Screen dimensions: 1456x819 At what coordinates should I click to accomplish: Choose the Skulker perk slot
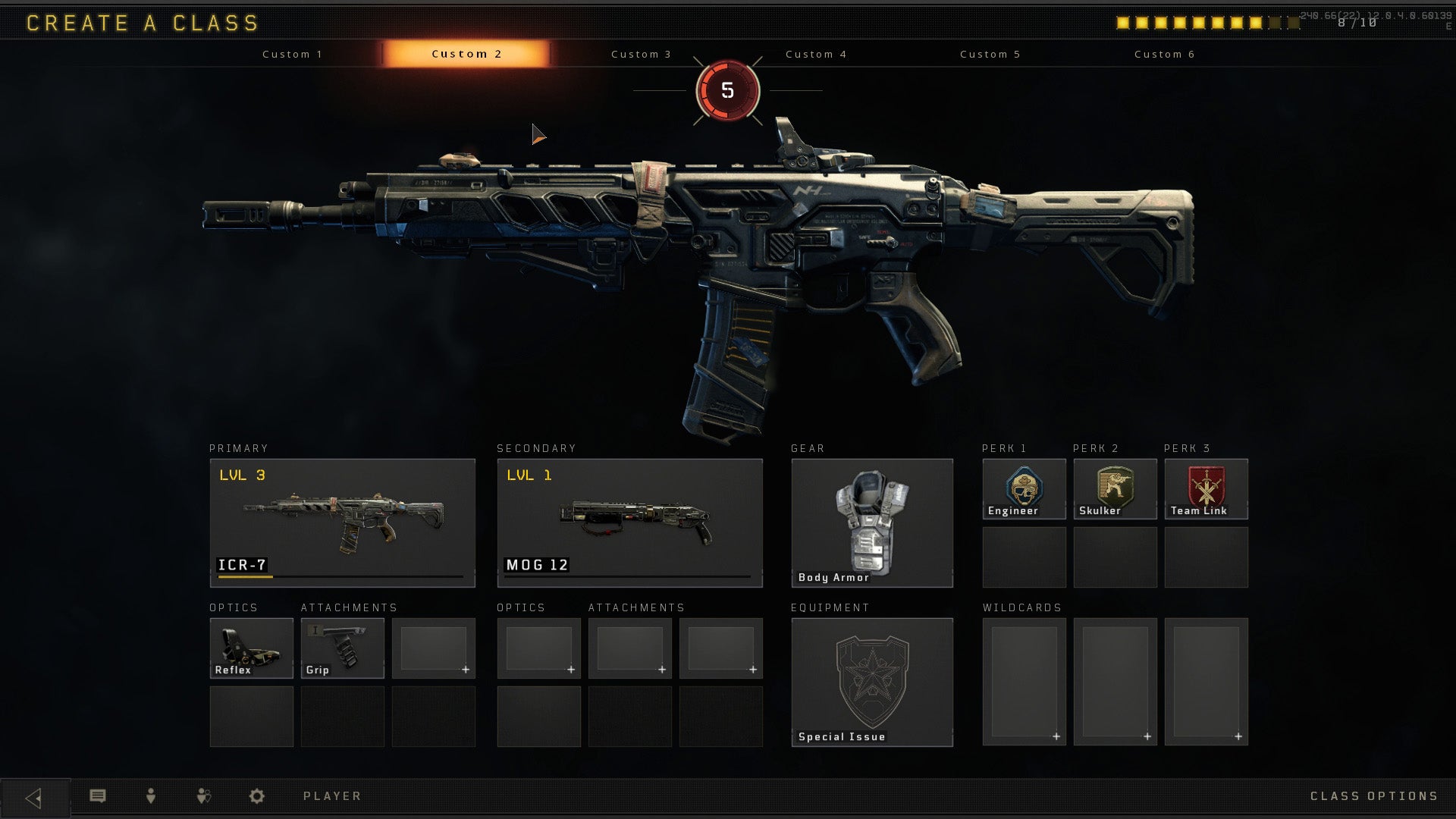tap(1115, 489)
